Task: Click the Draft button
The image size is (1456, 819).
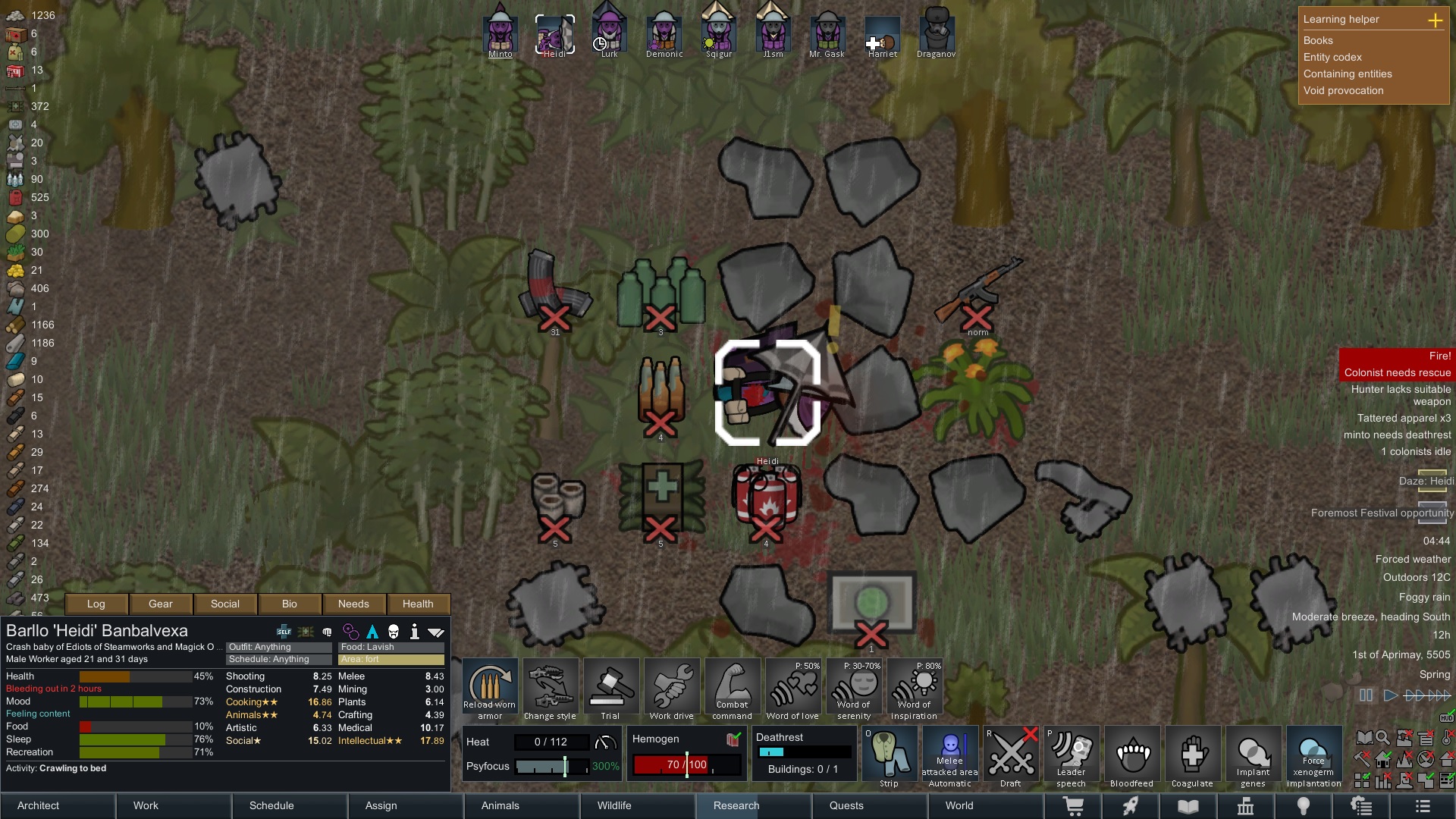Action: click(1010, 756)
